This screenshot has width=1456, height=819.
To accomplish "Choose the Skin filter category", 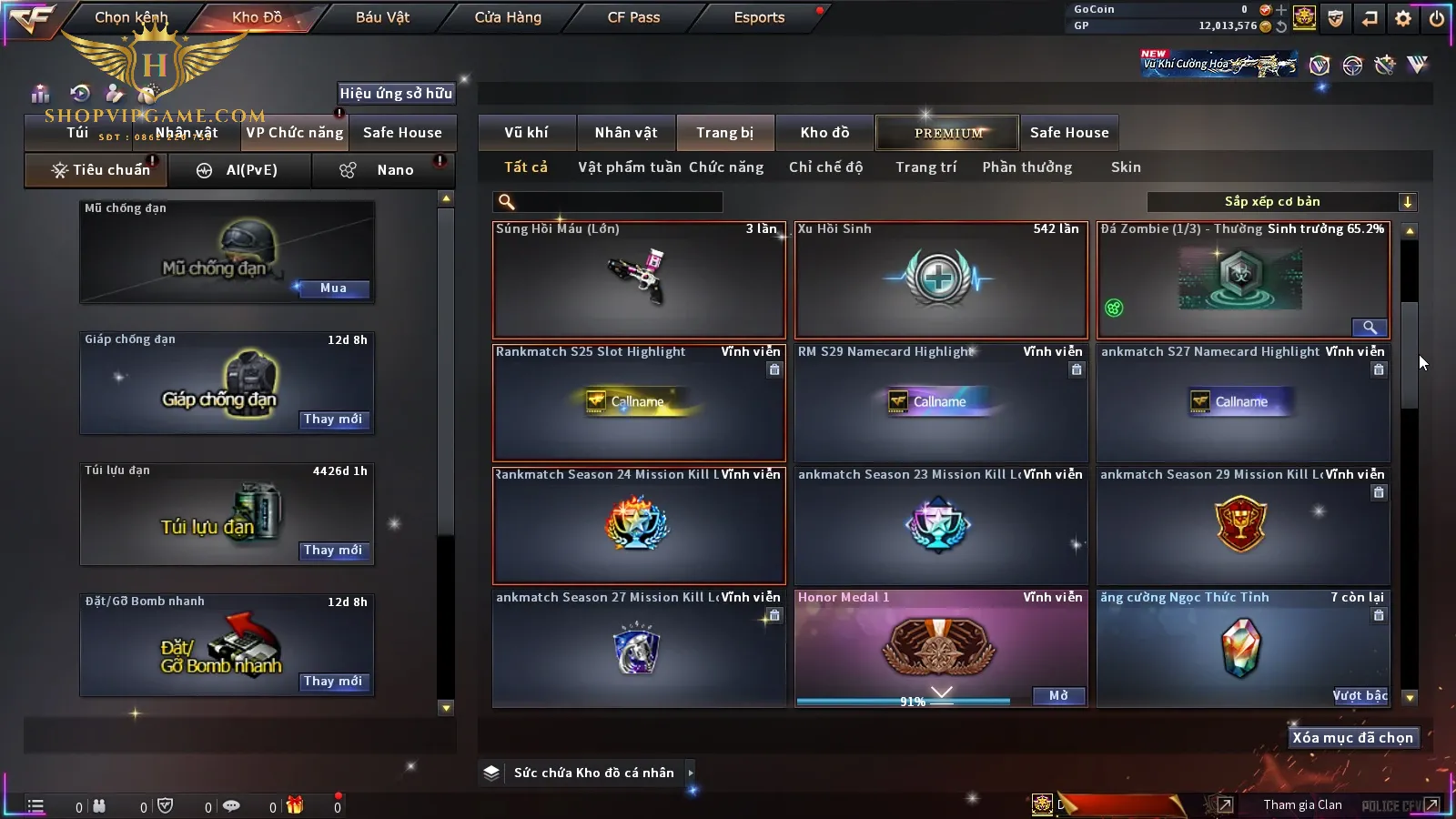I will click(x=1126, y=167).
